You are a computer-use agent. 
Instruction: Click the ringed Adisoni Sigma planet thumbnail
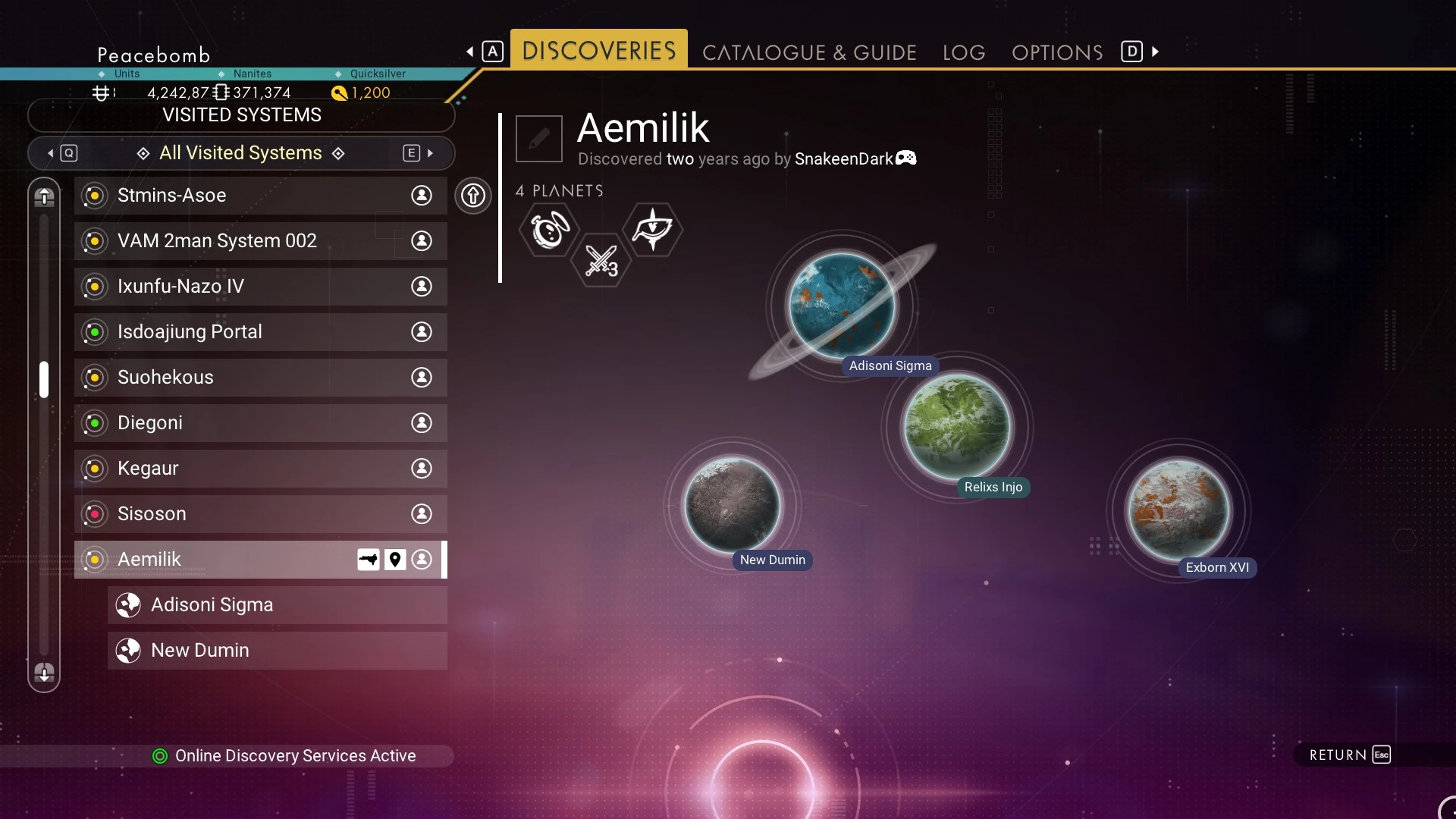click(x=842, y=305)
